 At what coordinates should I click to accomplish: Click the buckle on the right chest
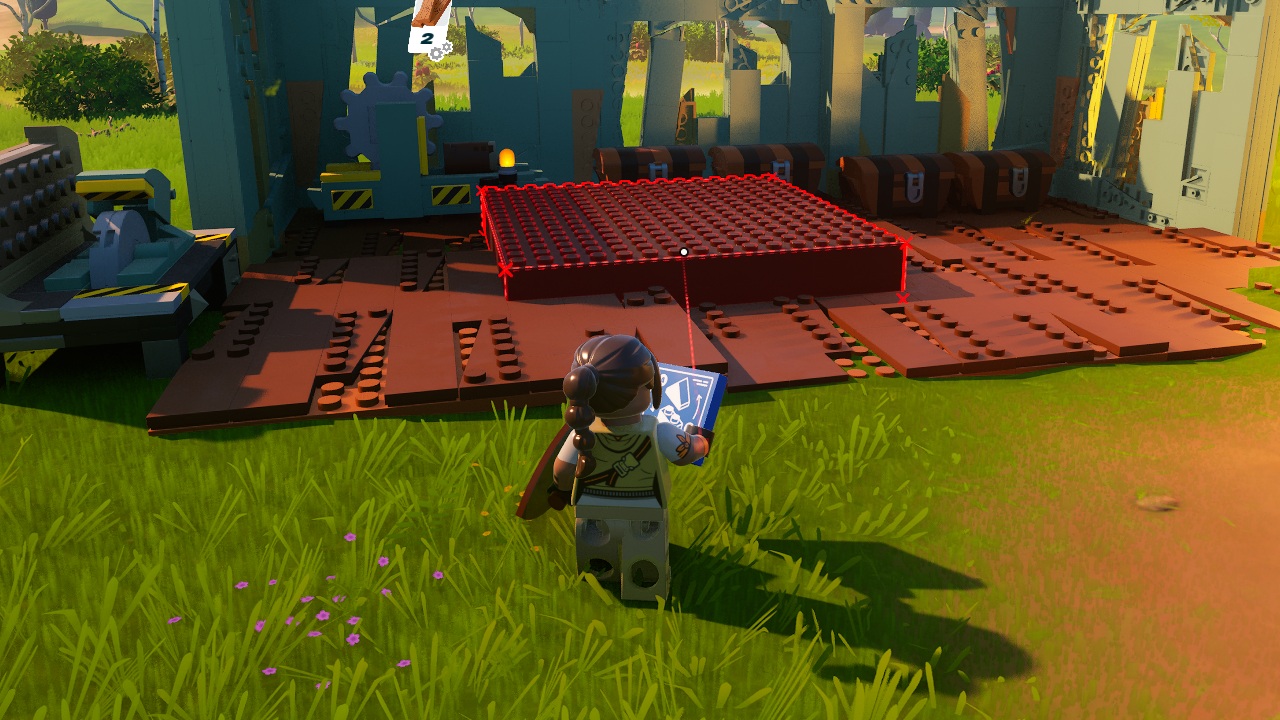tap(1020, 180)
